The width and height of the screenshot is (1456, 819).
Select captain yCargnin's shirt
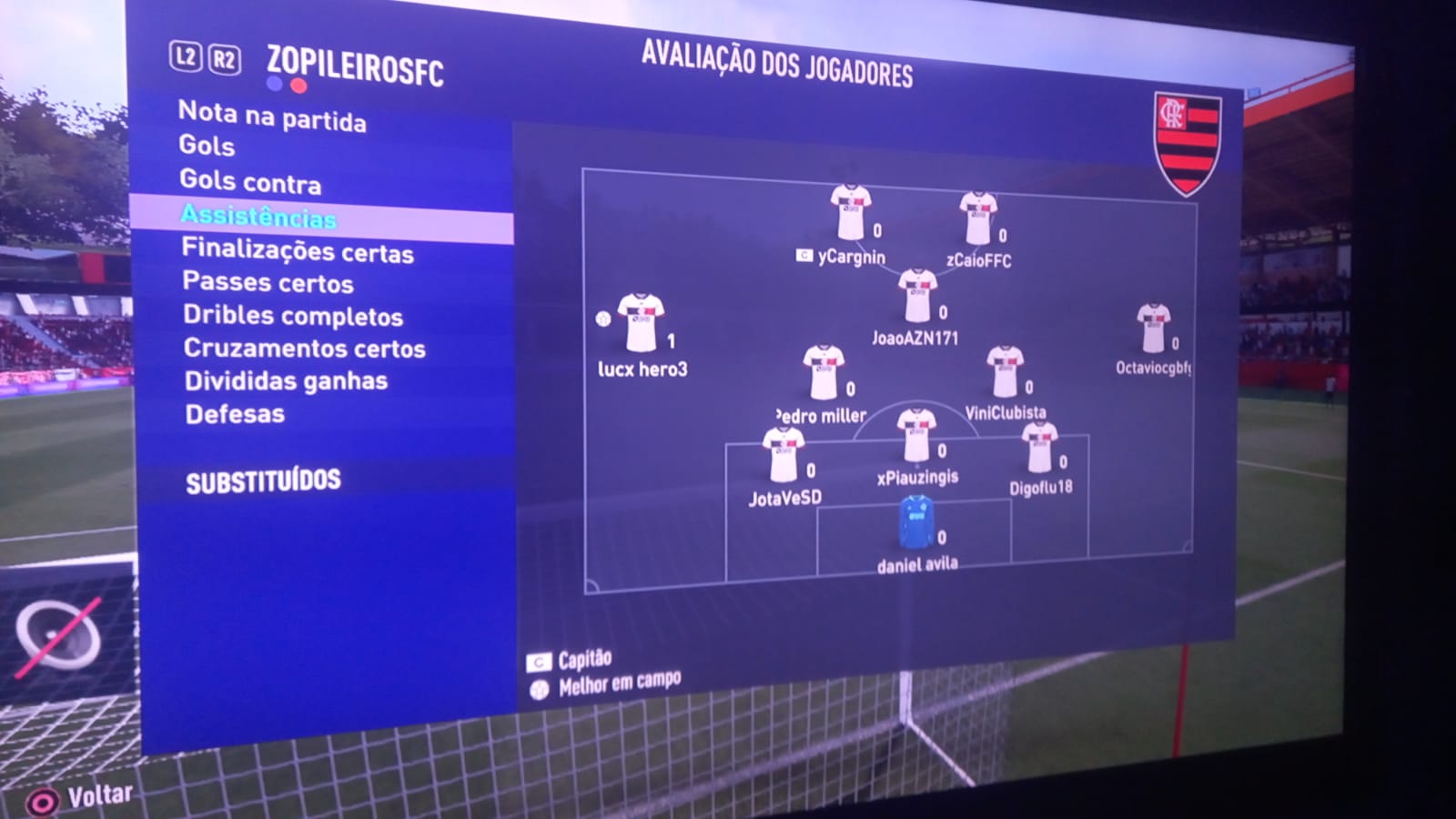pos(850,213)
